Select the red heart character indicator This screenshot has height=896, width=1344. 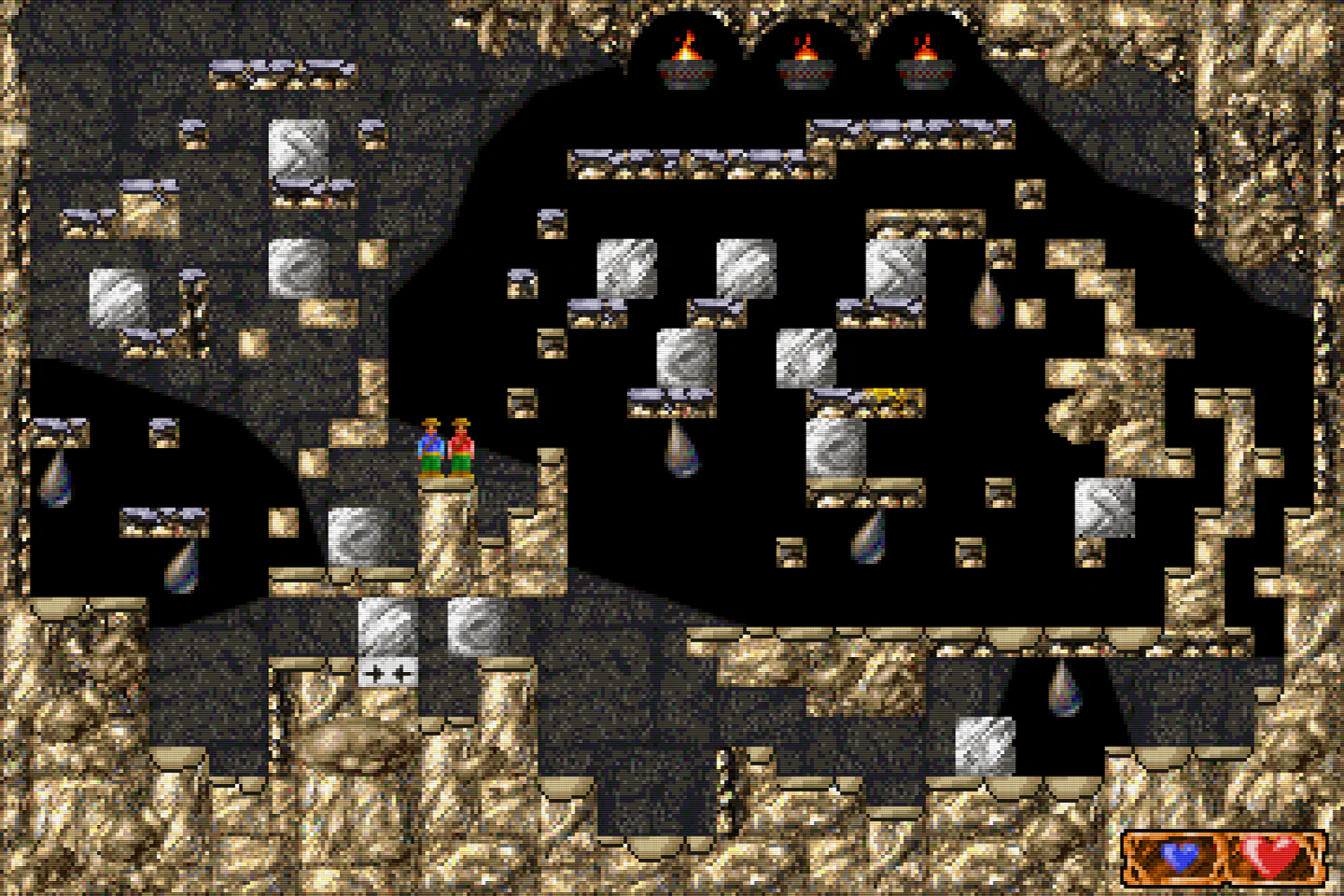point(1271,855)
